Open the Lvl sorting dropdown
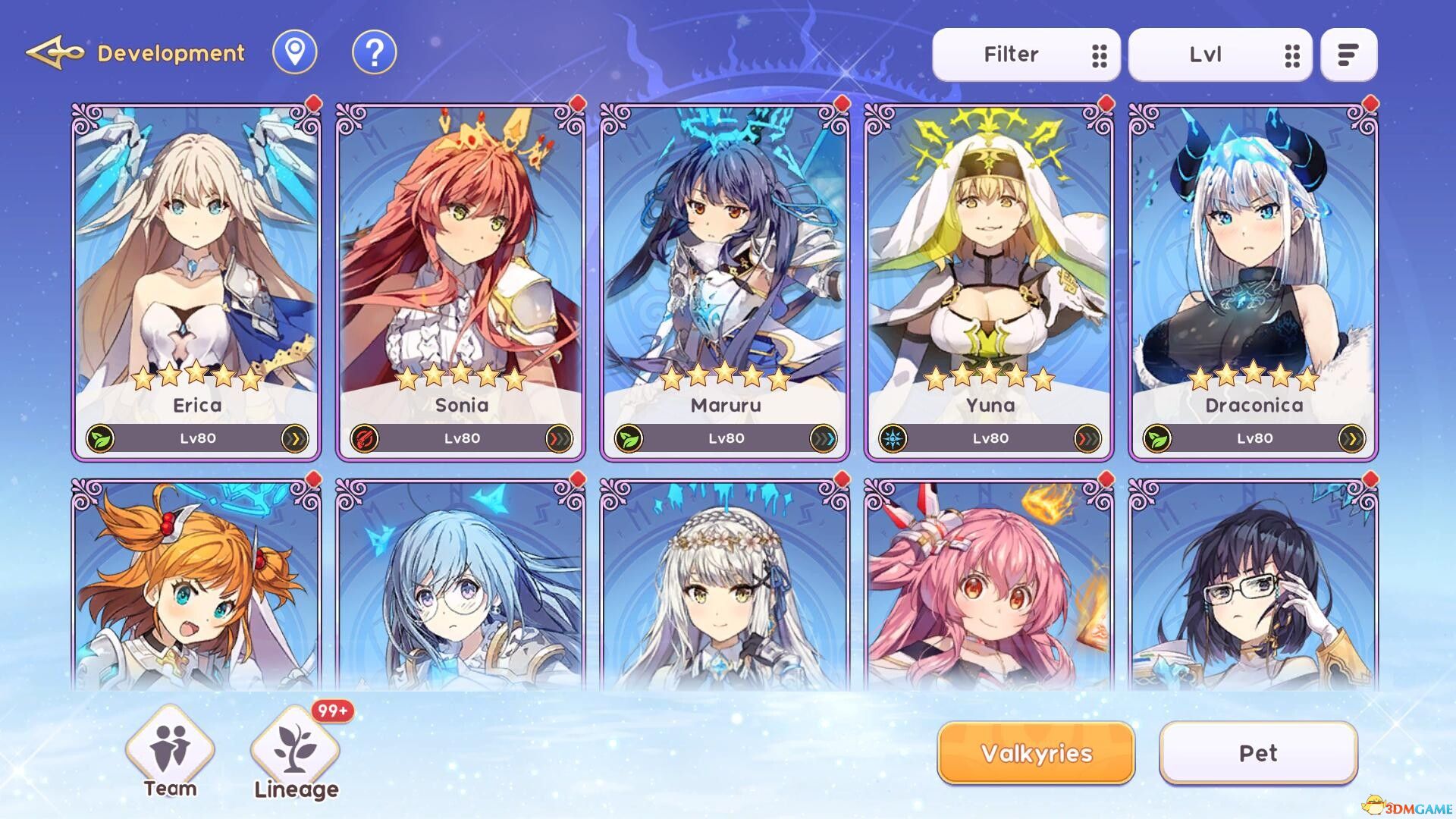 [1217, 53]
